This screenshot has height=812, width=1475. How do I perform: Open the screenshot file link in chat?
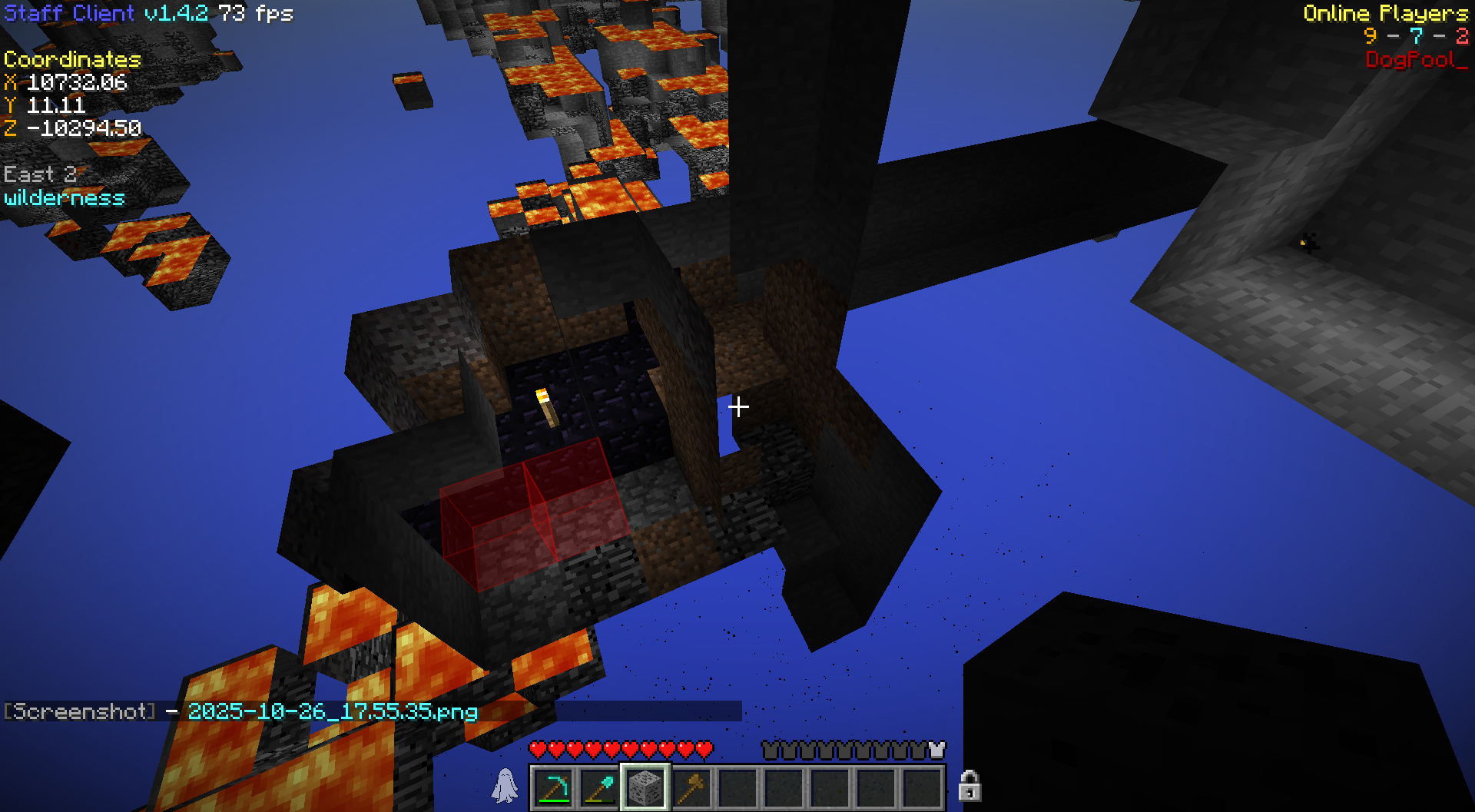333,711
